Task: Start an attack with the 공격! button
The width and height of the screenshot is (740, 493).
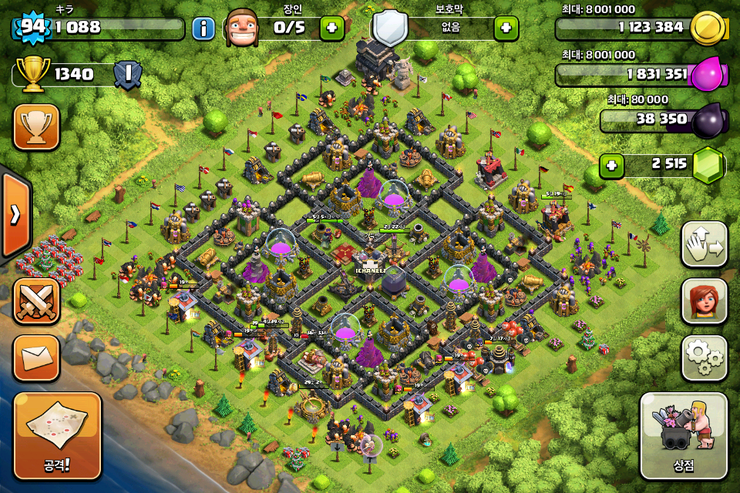Action: (x=57, y=436)
